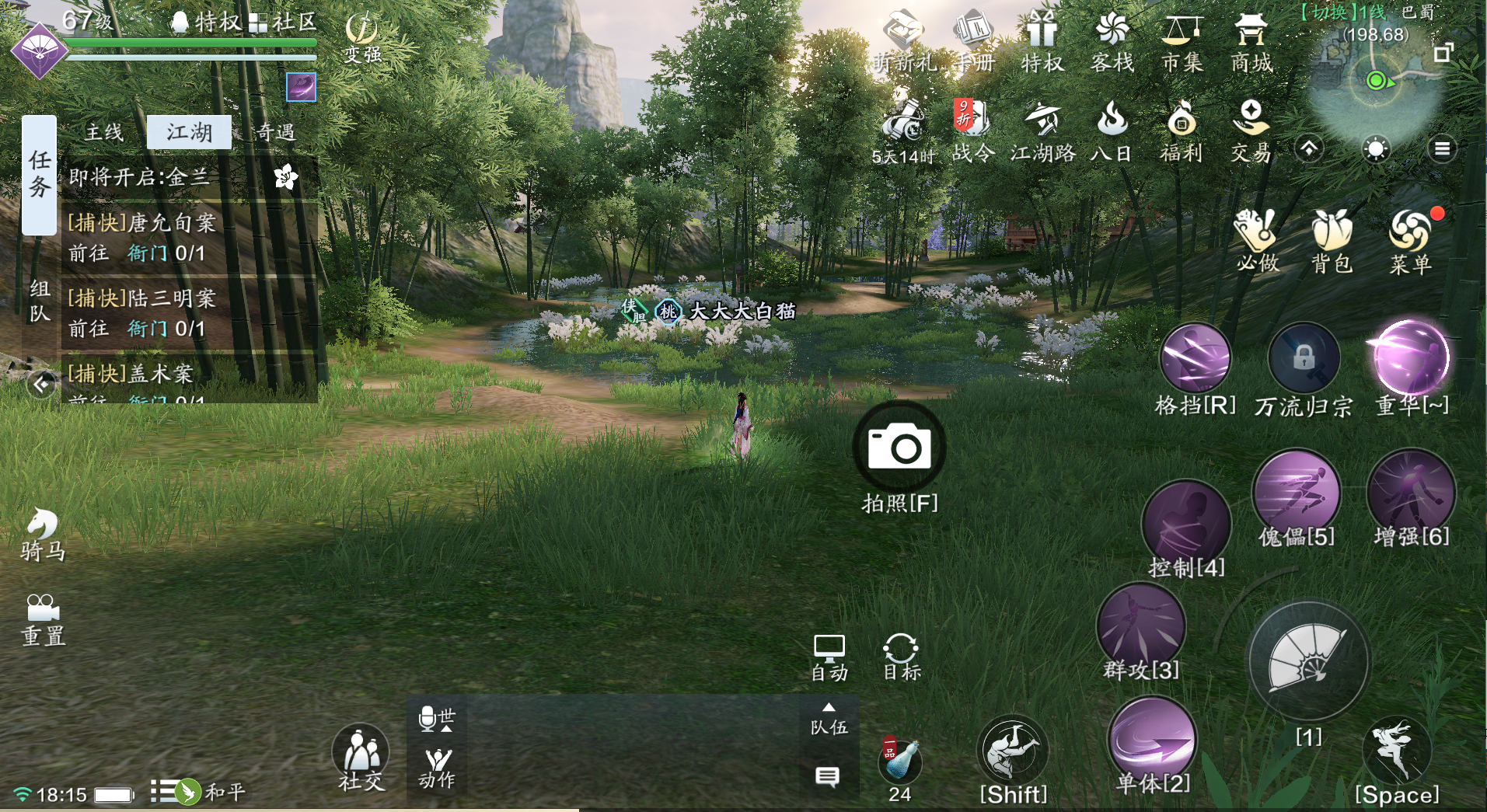Toggle 自动 auto-combat
The height and width of the screenshot is (812, 1487).
pyautogui.click(x=829, y=657)
